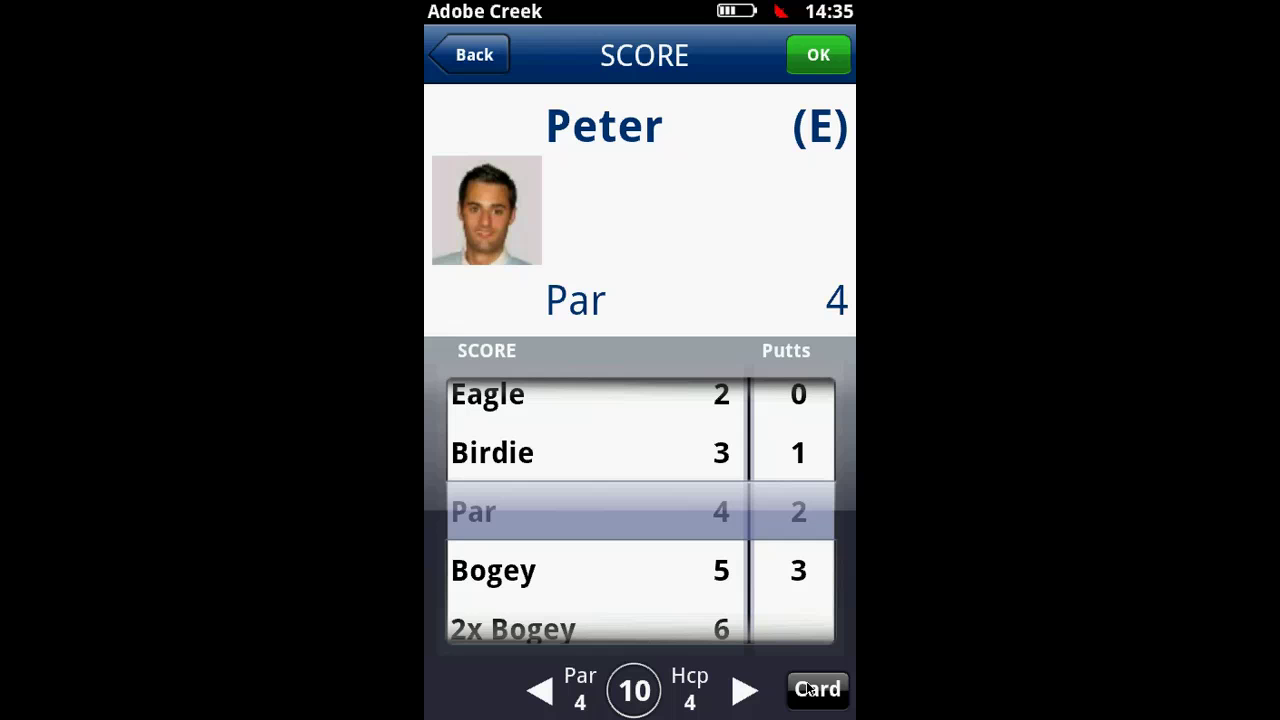Choose 0 putts in the Putts column
Screen dimensions: 1280x720
(797, 394)
